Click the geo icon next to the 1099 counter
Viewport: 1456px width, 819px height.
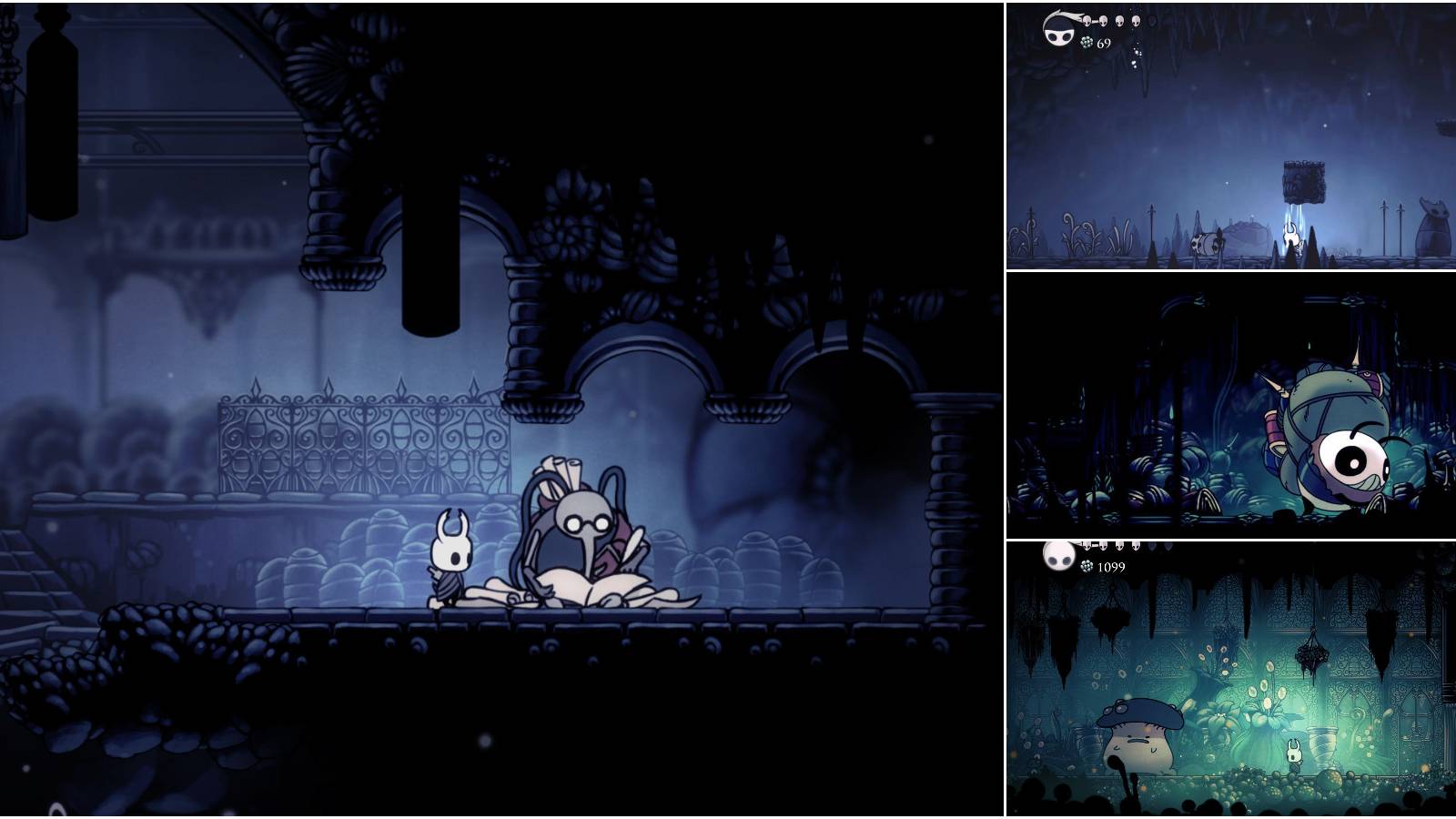1087,565
